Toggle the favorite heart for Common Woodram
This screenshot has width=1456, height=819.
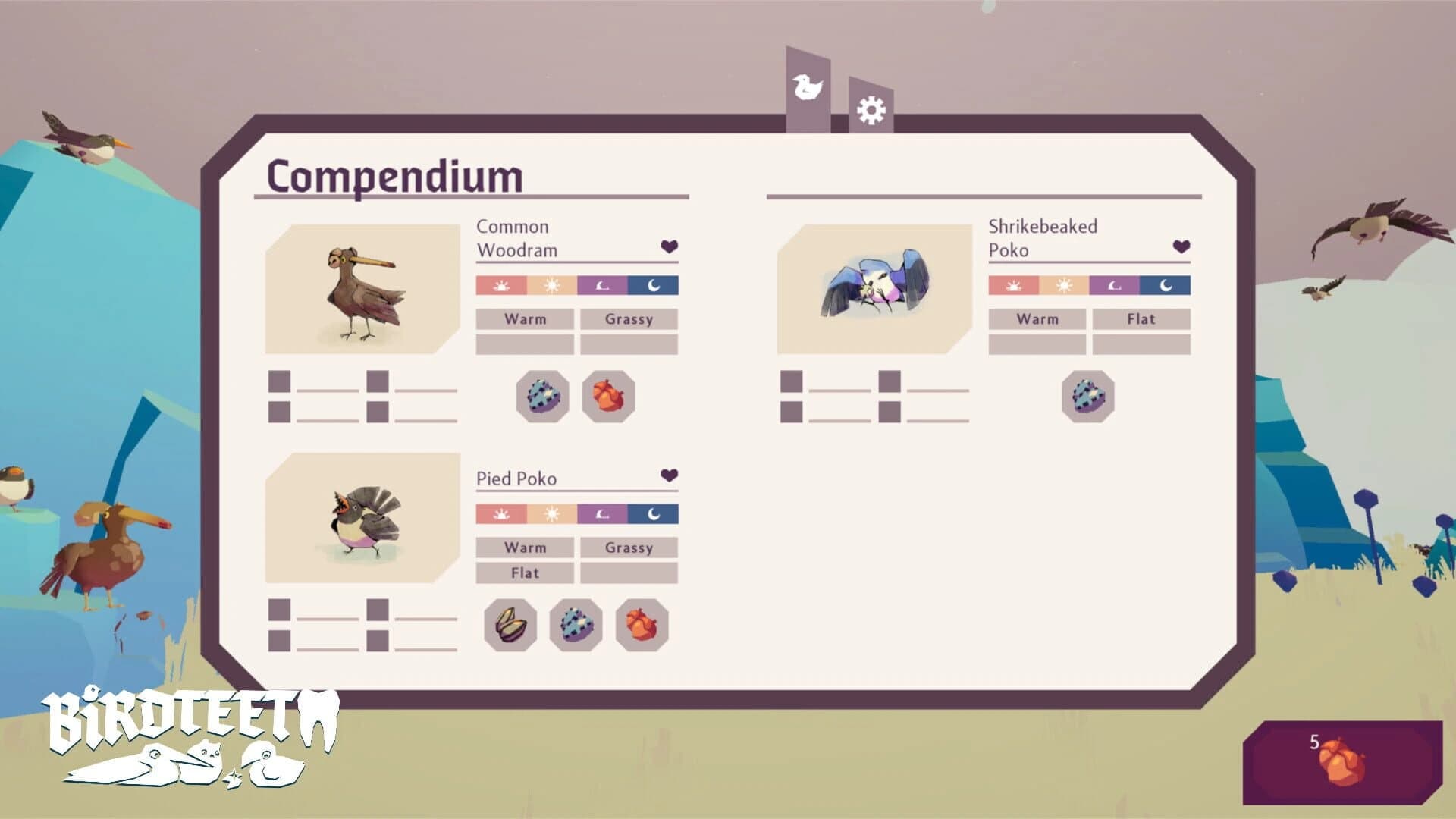668,246
